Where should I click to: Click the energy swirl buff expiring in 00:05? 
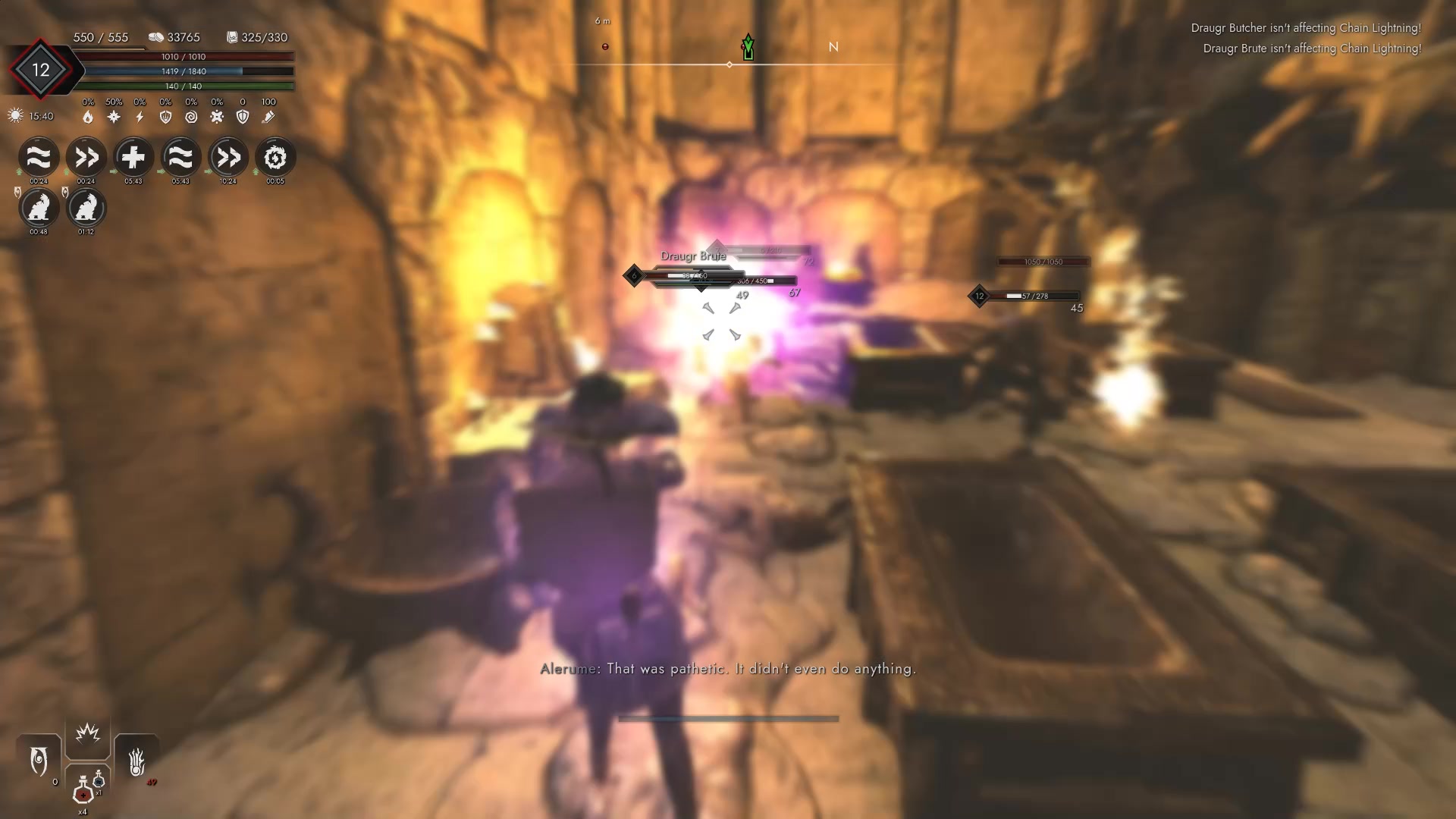[x=275, y=157]
